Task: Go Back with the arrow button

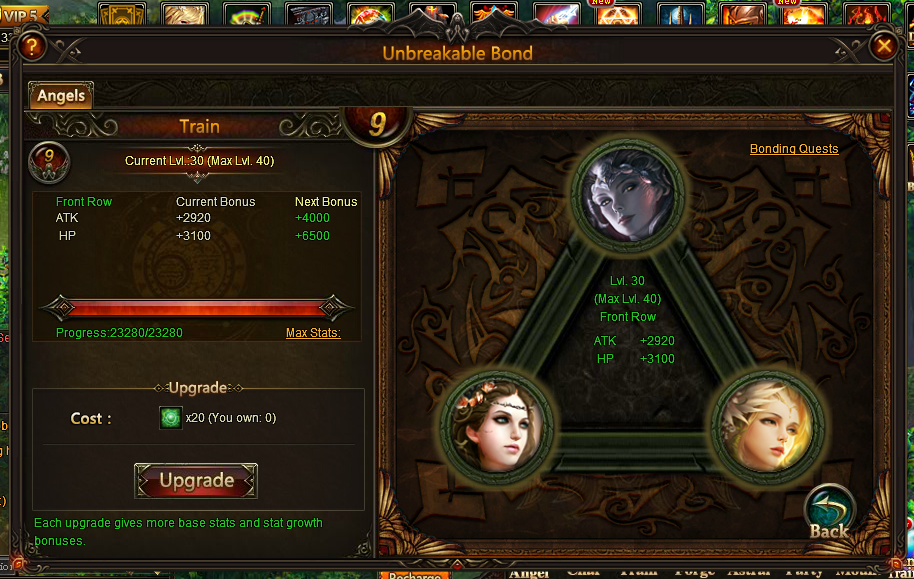Action: [829, 512]
